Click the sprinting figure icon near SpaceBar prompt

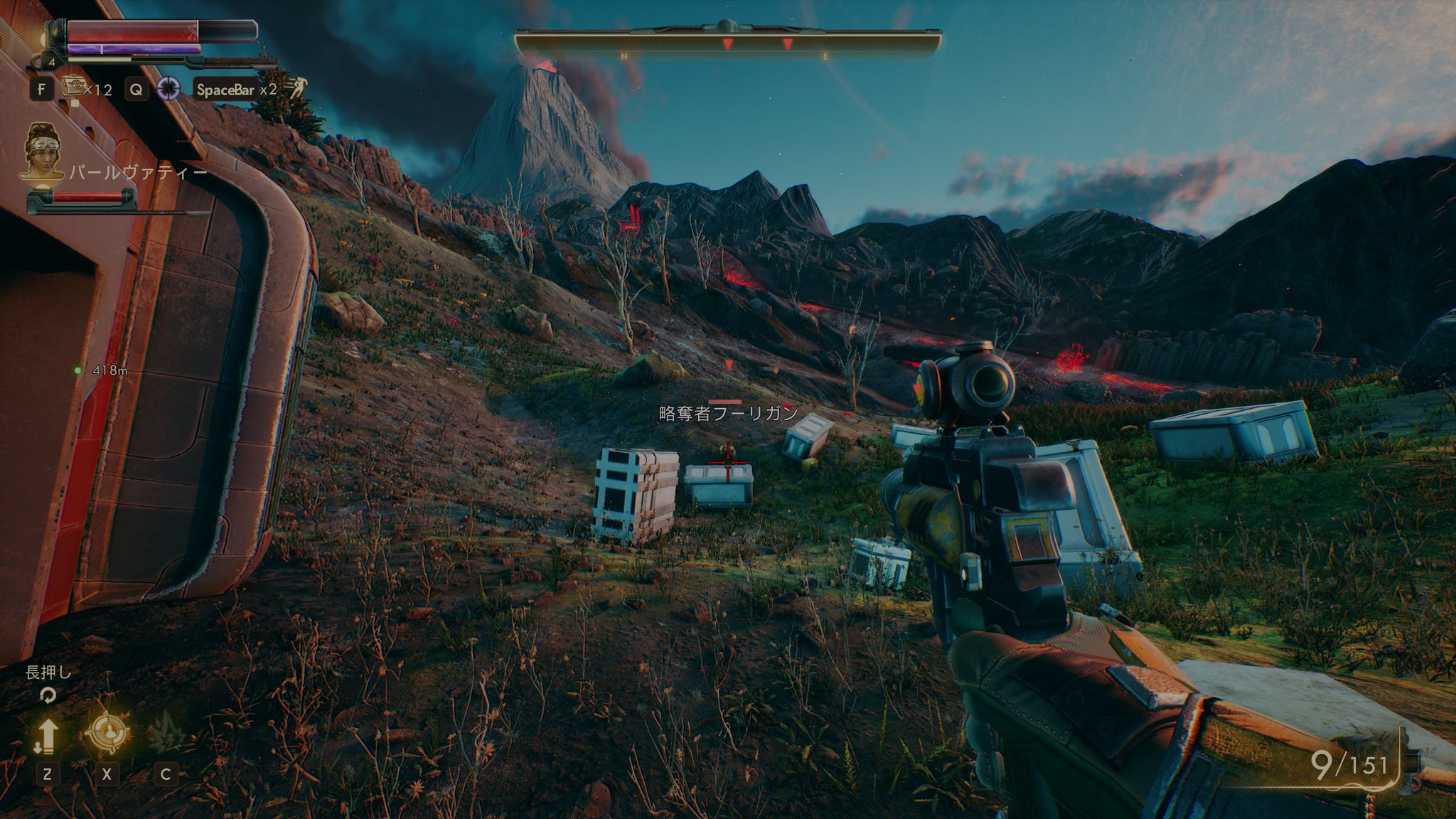pyautogui.click(x=301, y=86)
